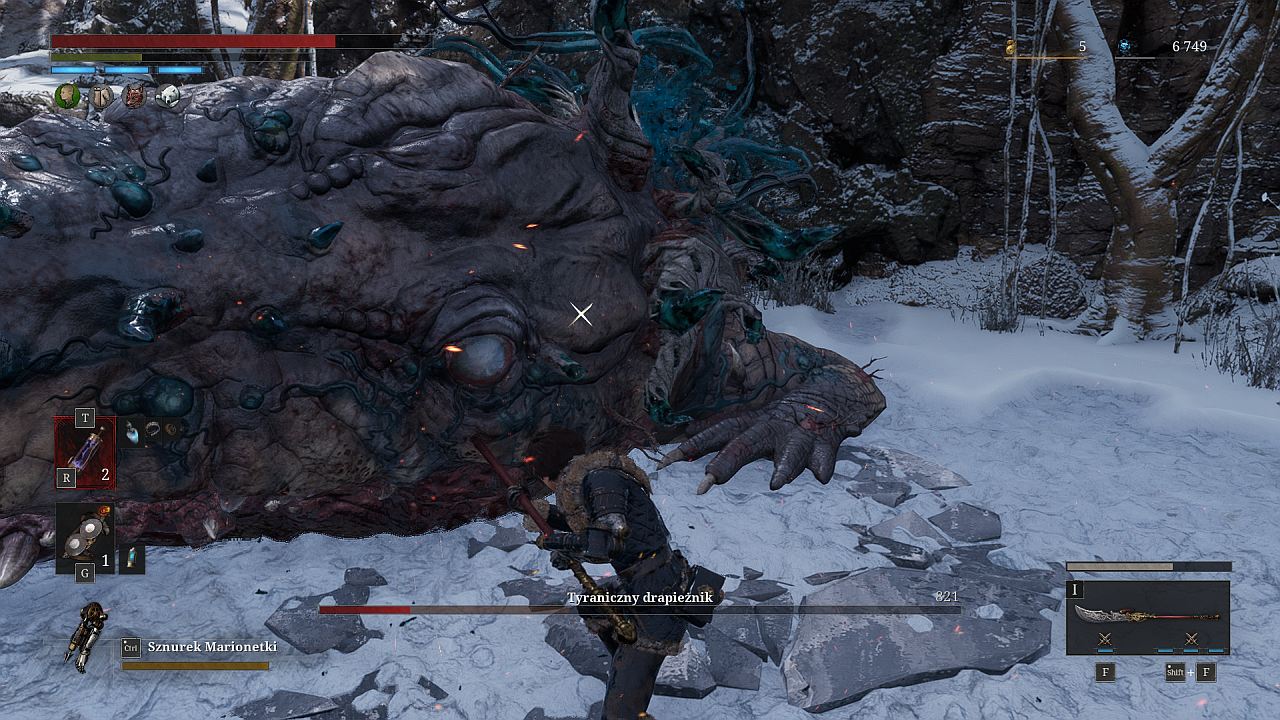Screen dimensions: 1280x720
Task: Click the left crossed-swords fable art icon
Action: point(1105,638)
